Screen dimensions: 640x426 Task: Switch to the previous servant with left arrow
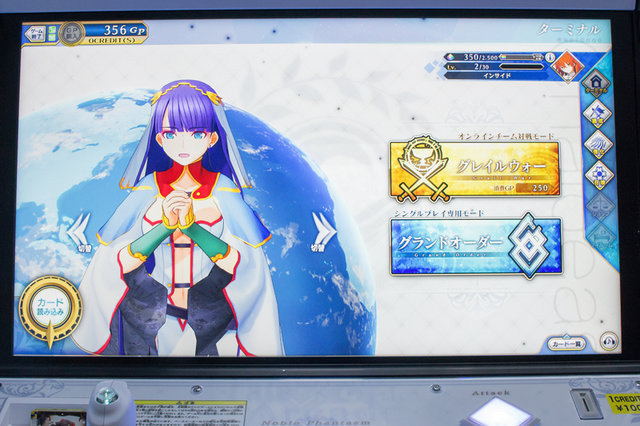78,229
